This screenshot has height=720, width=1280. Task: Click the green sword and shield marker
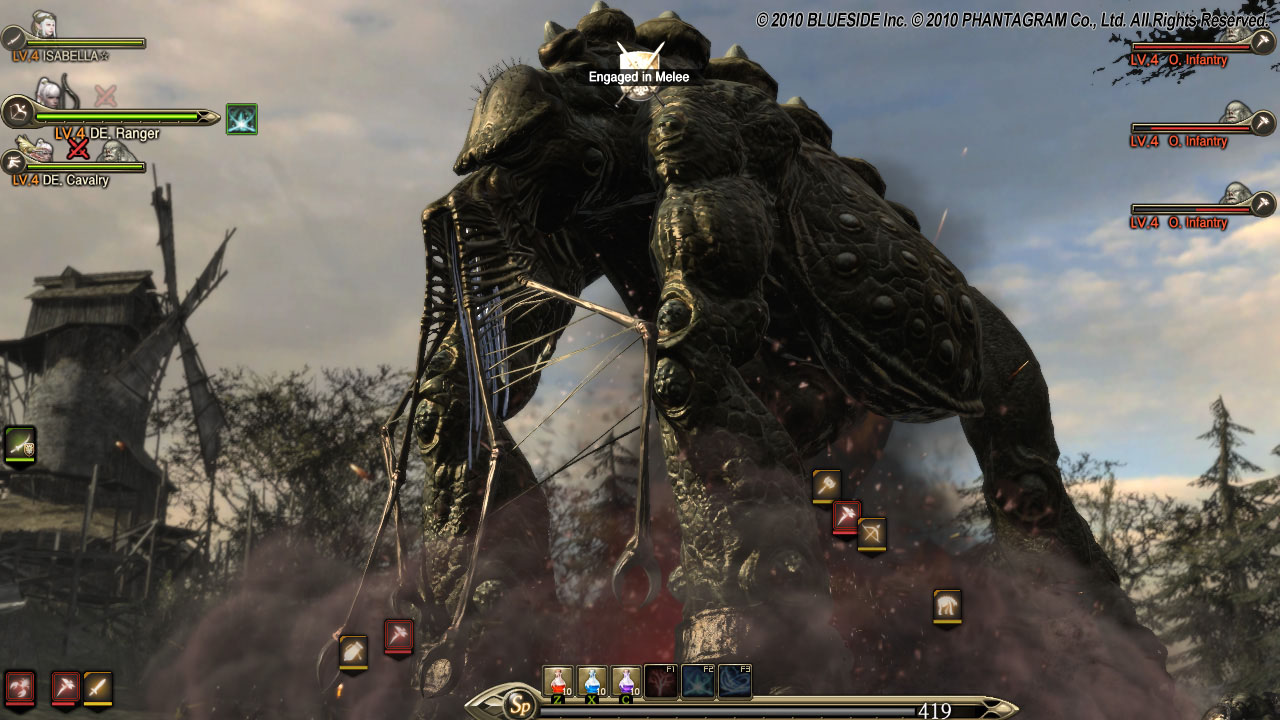(x=20, y=445)
